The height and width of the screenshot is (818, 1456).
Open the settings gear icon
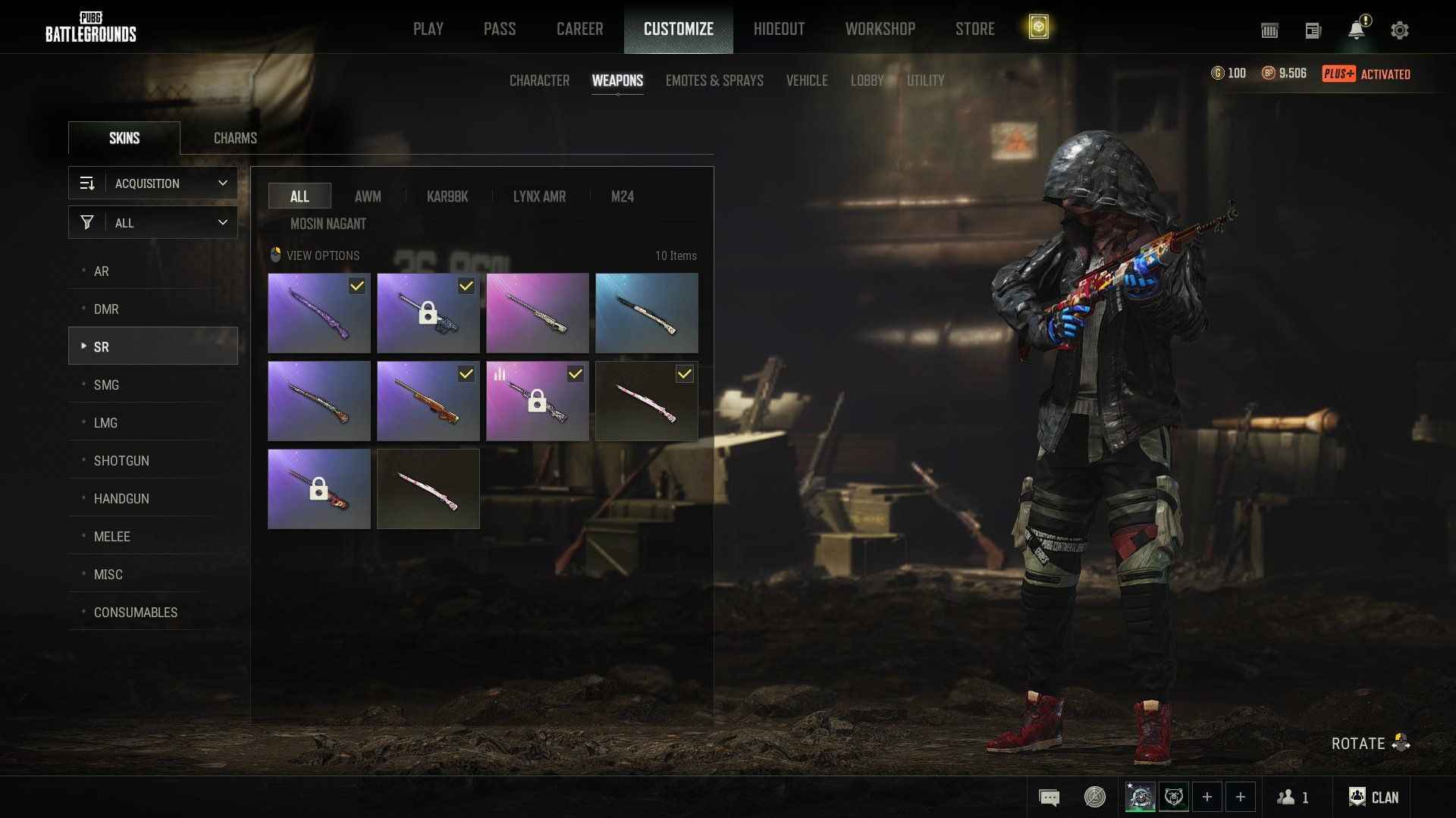click(x=1399, y=30)
